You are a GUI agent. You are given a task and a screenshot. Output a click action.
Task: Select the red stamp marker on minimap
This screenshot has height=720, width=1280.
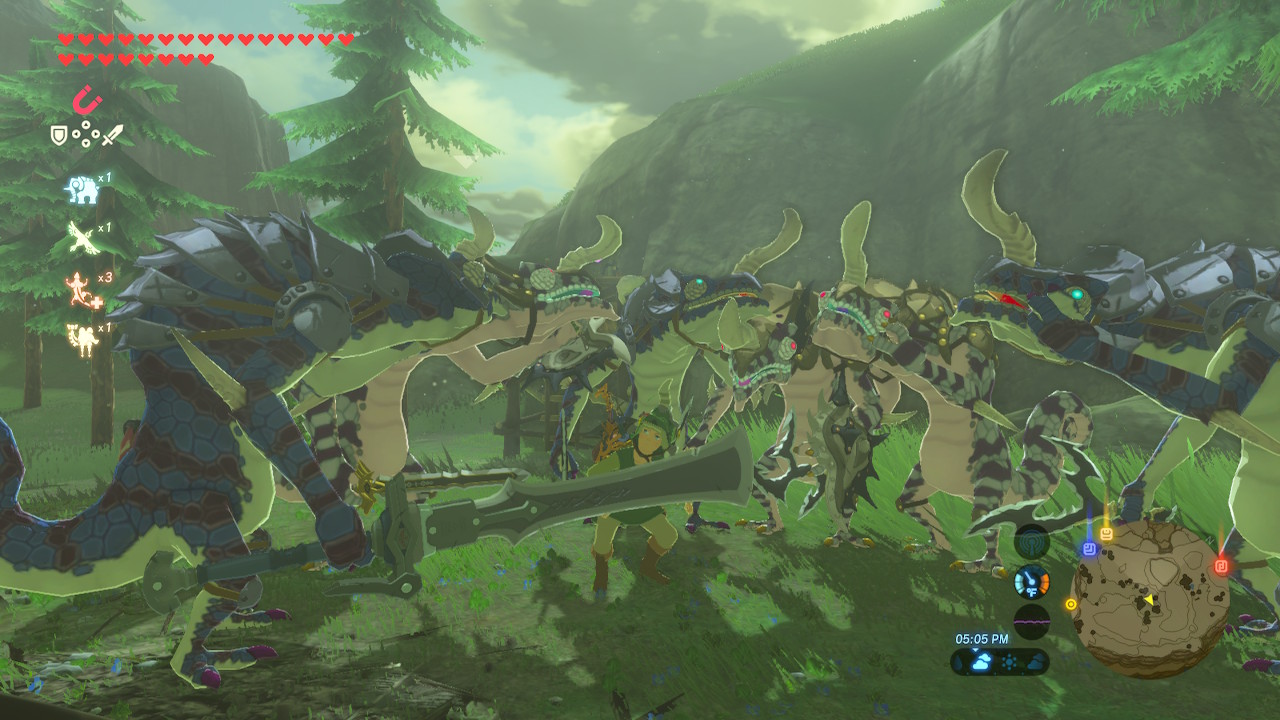[1221, 566]
